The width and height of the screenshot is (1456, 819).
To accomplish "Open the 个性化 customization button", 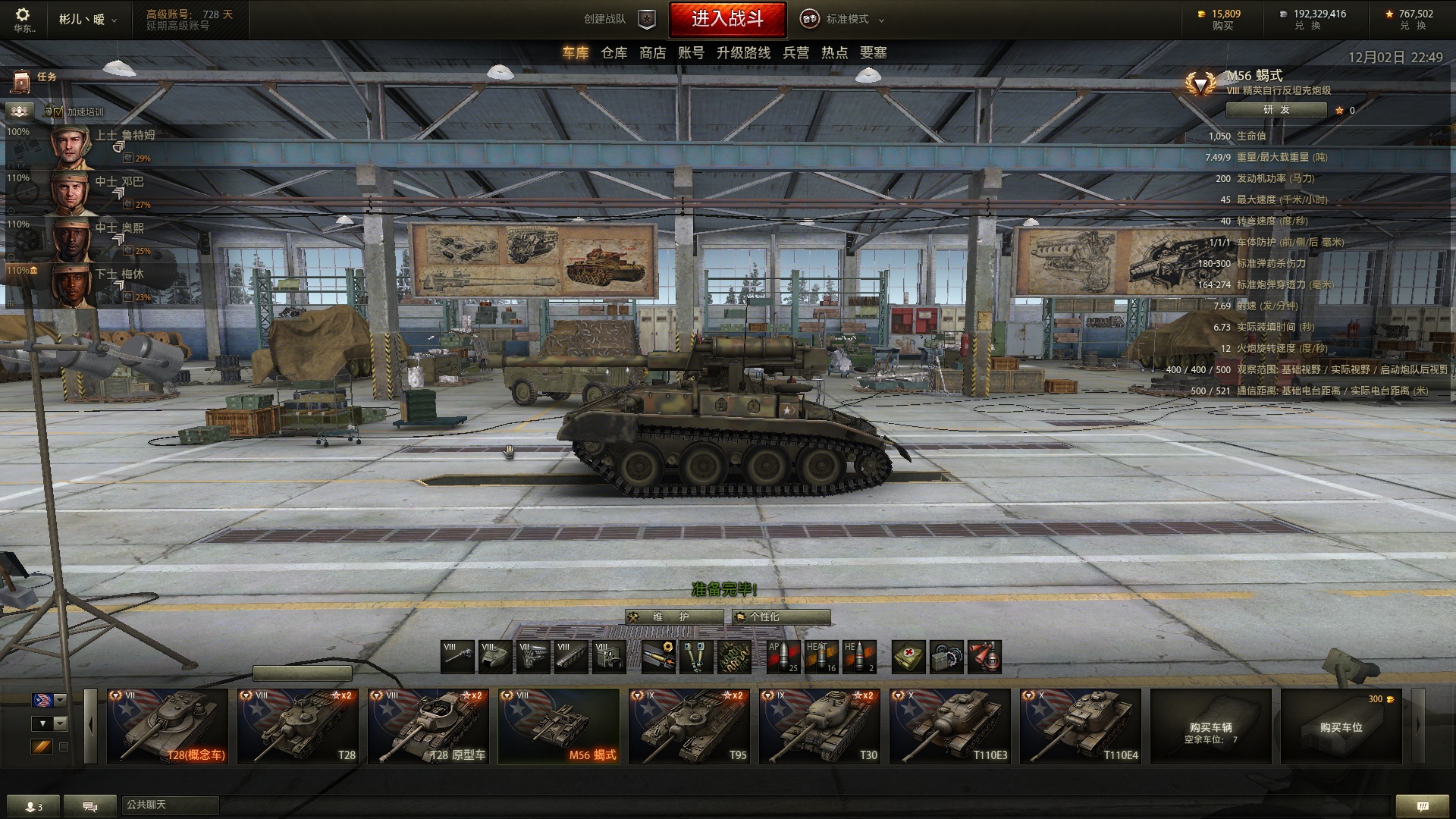I will click(x=781, y=617).
